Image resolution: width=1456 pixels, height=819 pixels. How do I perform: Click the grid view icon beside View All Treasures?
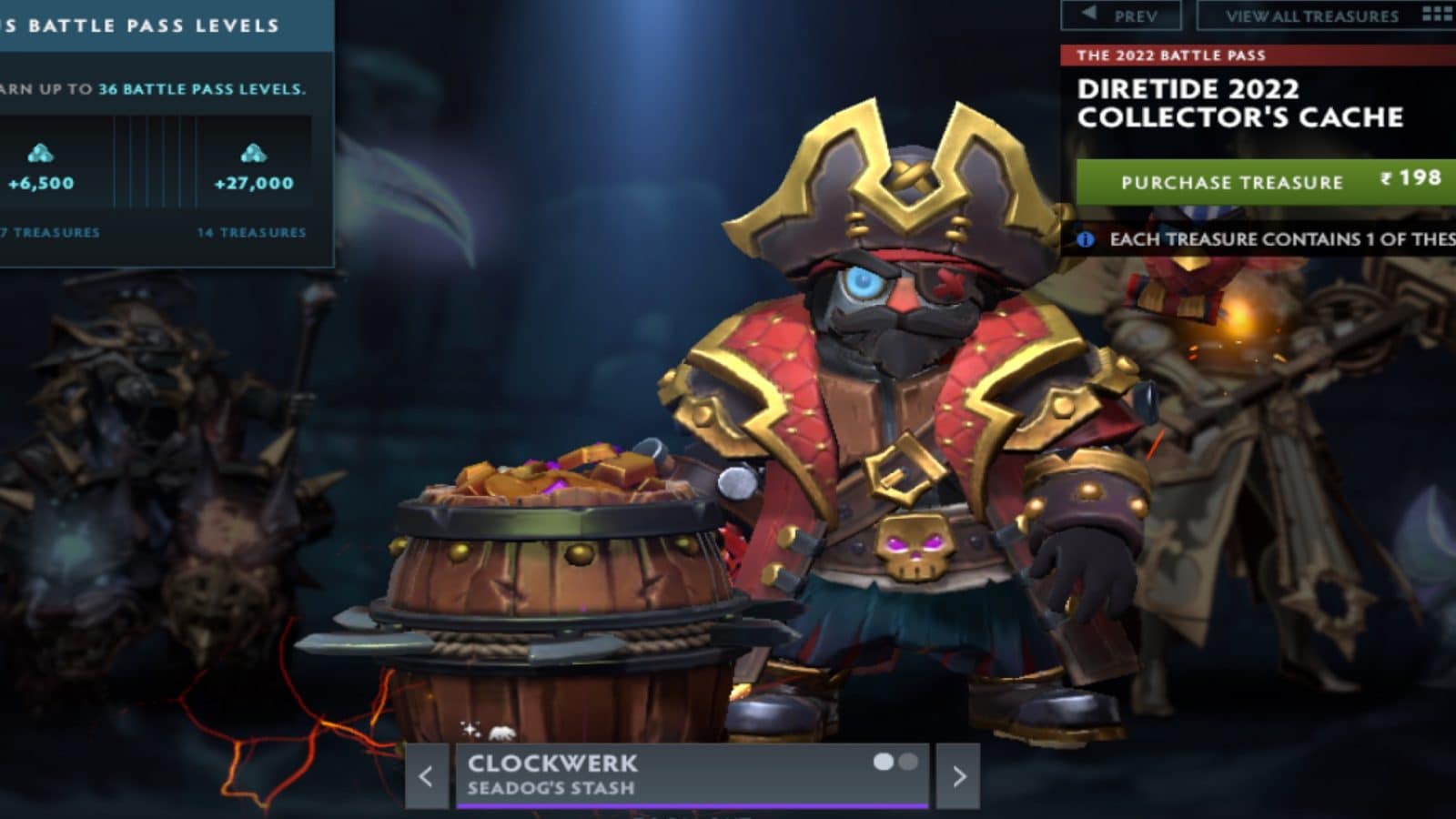[x=1436, y=15]
